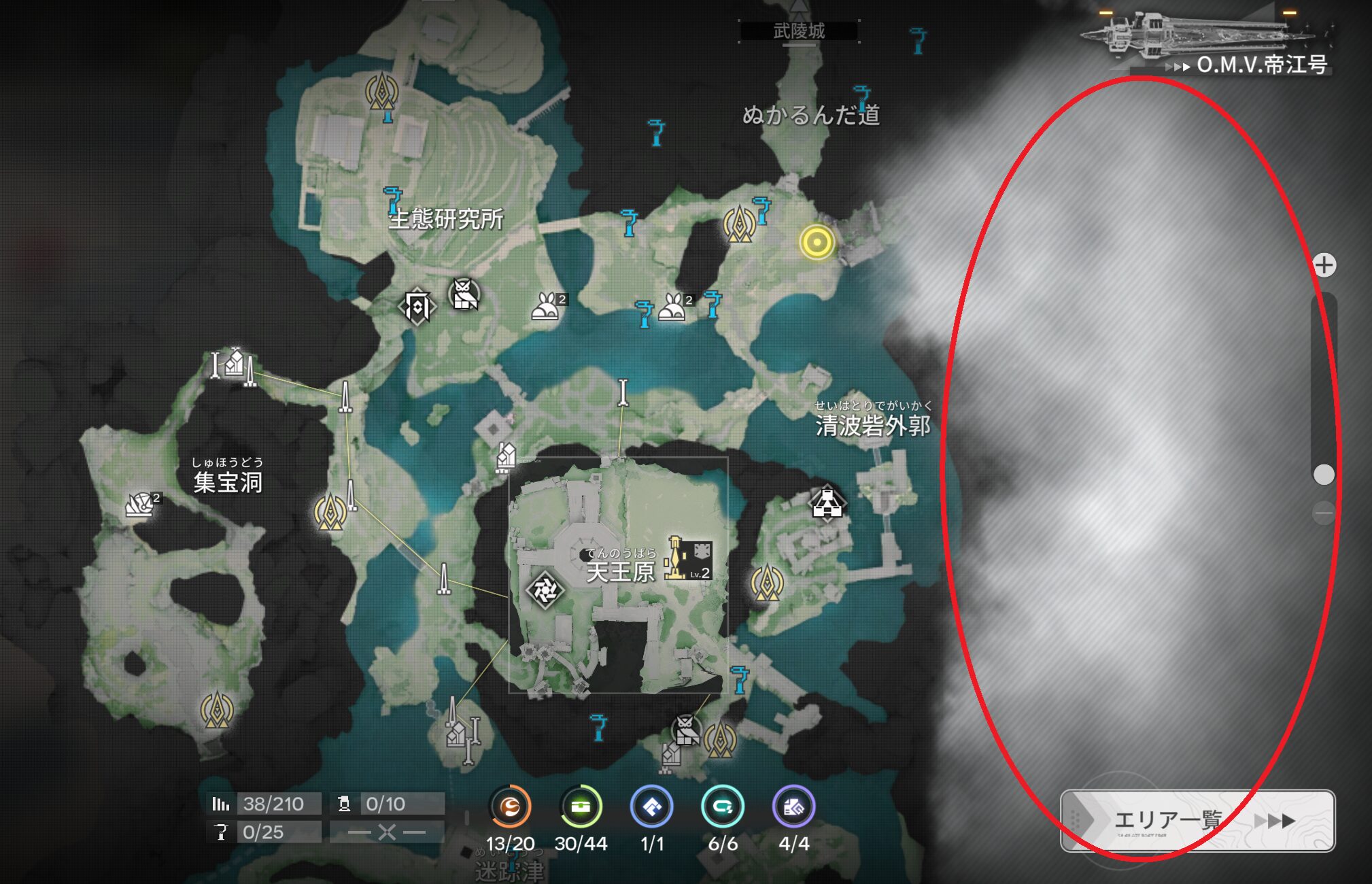Viewport: 1372px width, 884px height.
Task: Select the banner marker beside the owl icon
Action: click(x=417, y=307)
